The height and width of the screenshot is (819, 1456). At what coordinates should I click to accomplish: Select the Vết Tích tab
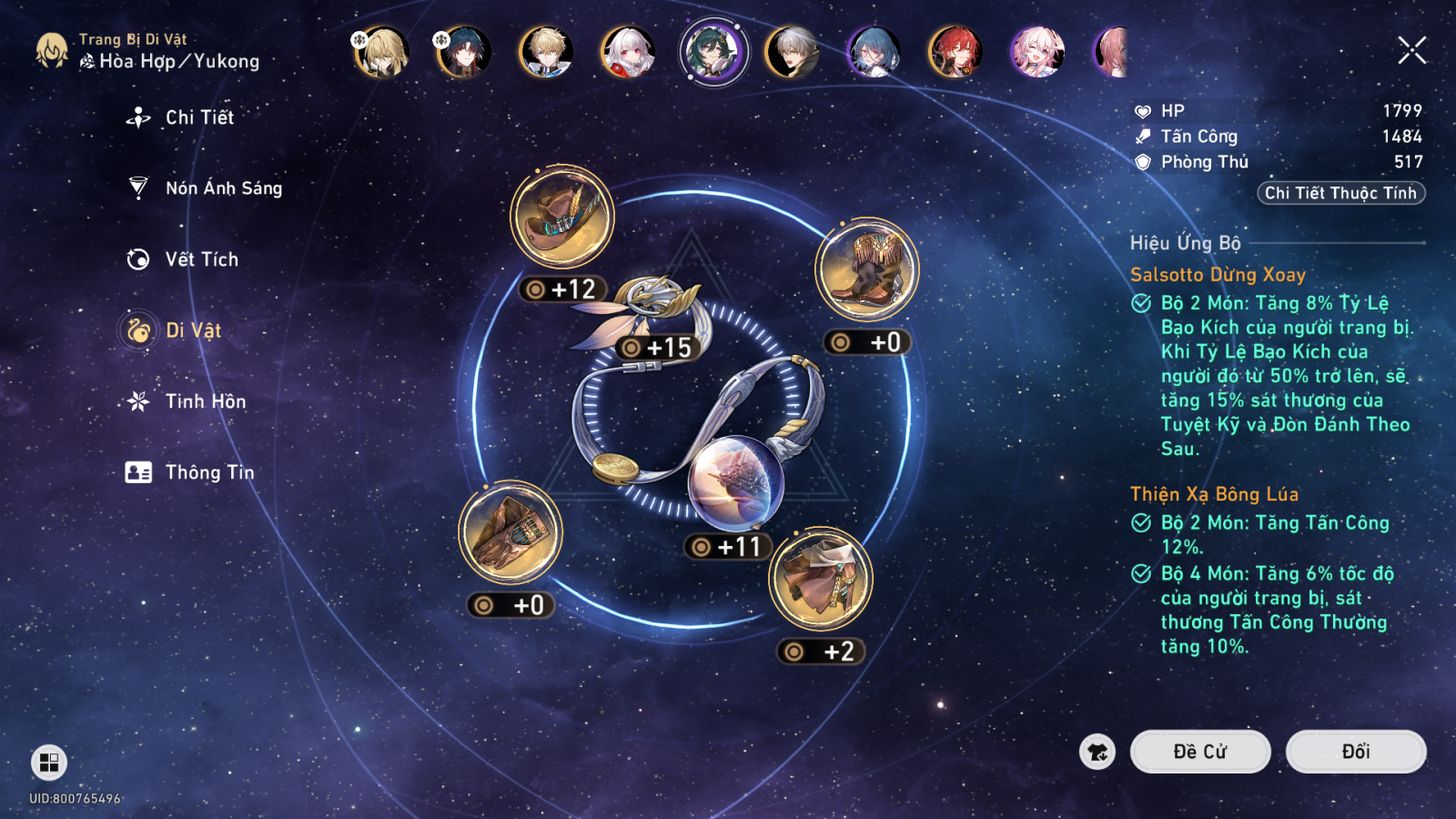pos(201,259)
